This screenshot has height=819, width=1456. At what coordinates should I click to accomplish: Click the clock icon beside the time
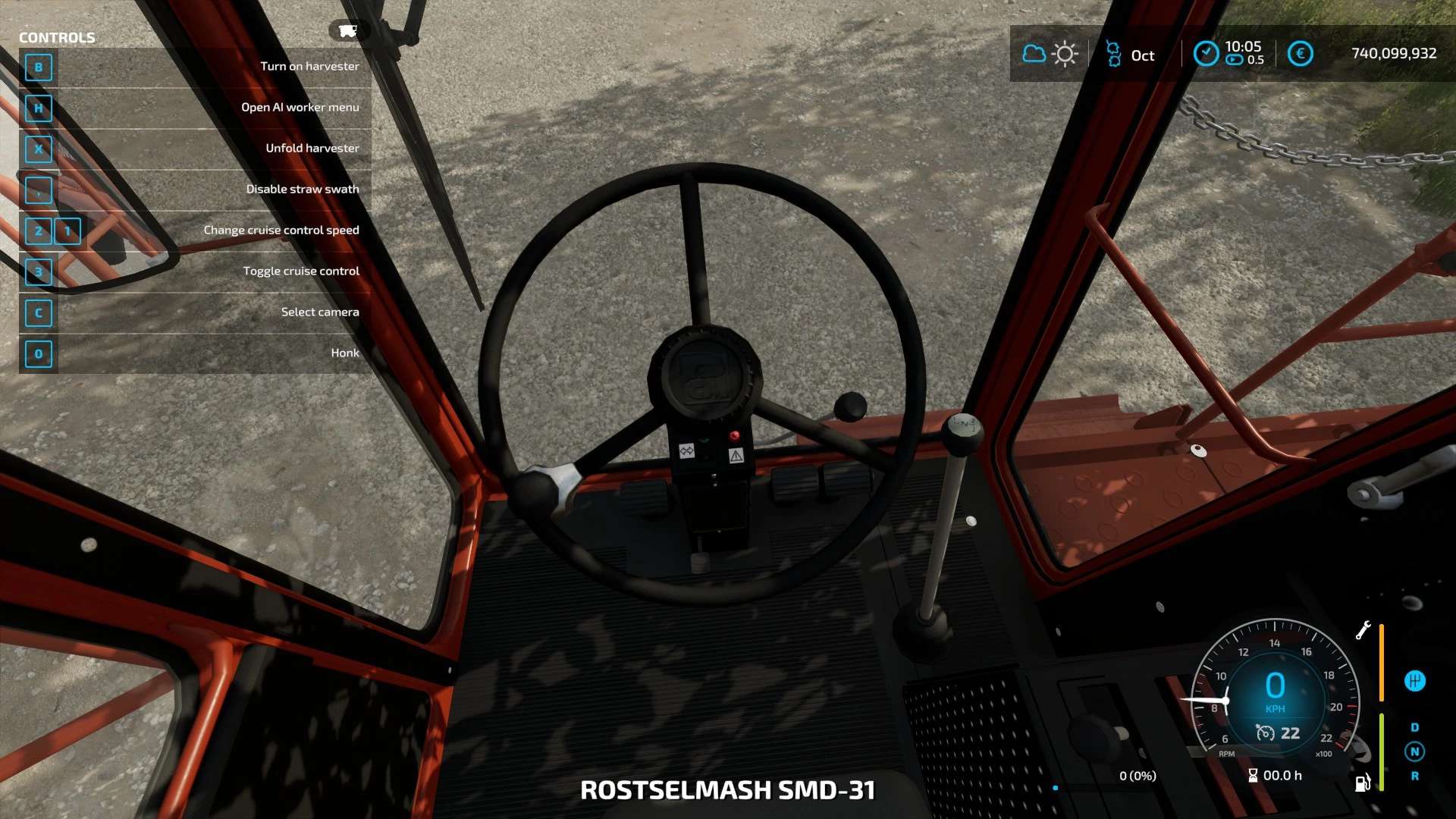(x=1206, y=53)
